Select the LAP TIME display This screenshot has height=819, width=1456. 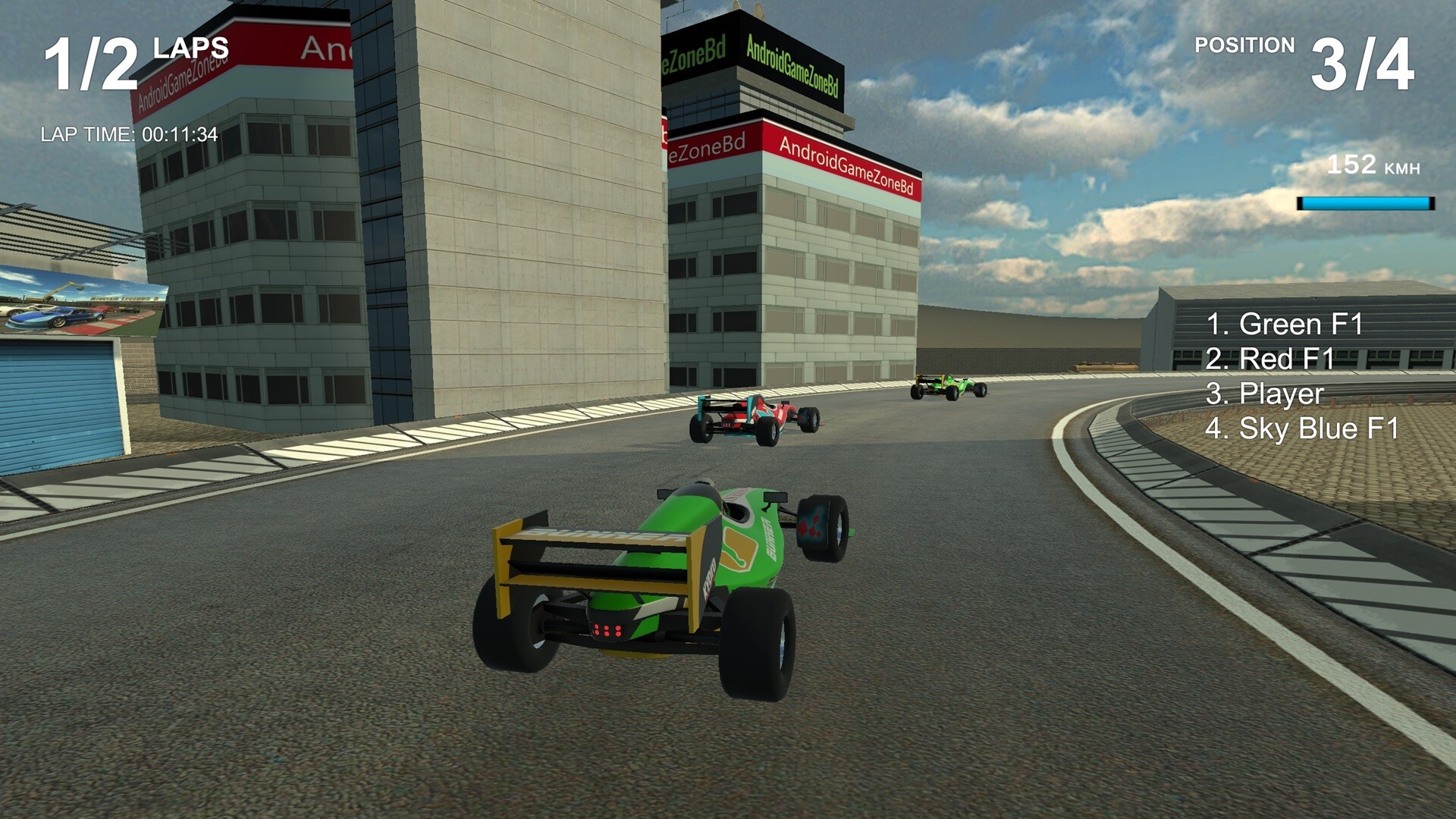click(x=129, y=136)
